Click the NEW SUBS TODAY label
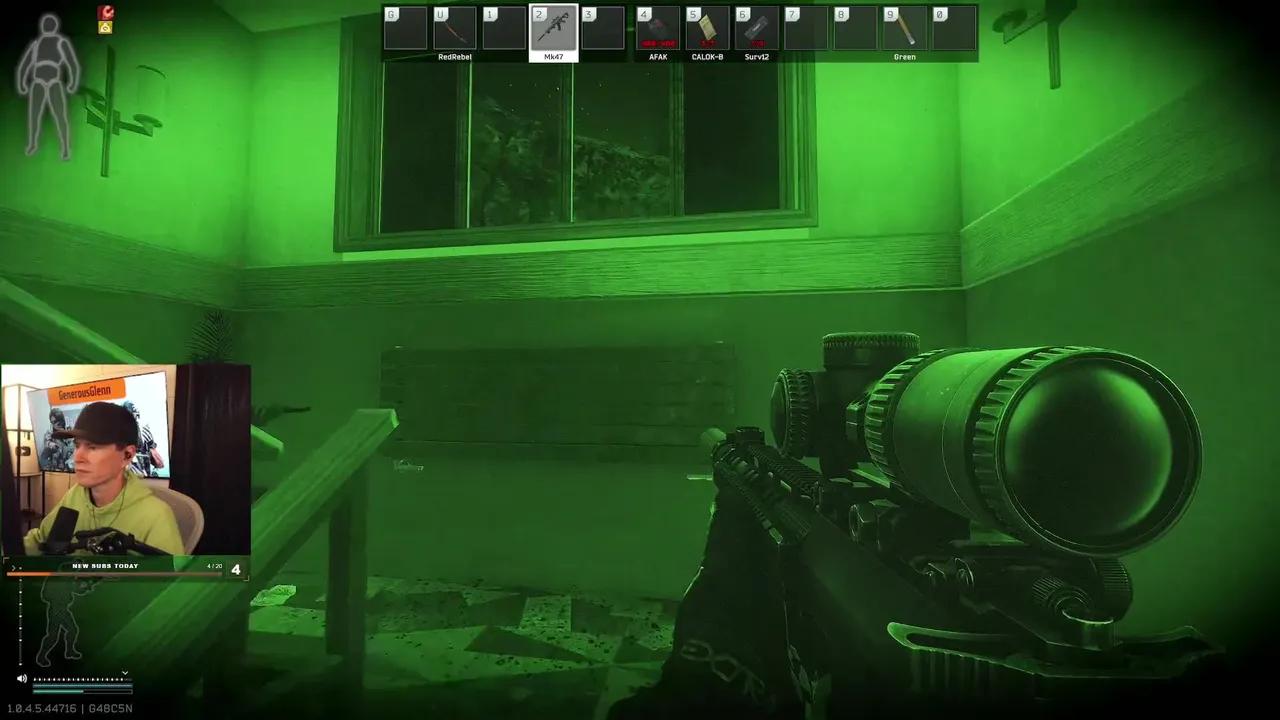Screen dimensions: 1280x720 (105, 565)
